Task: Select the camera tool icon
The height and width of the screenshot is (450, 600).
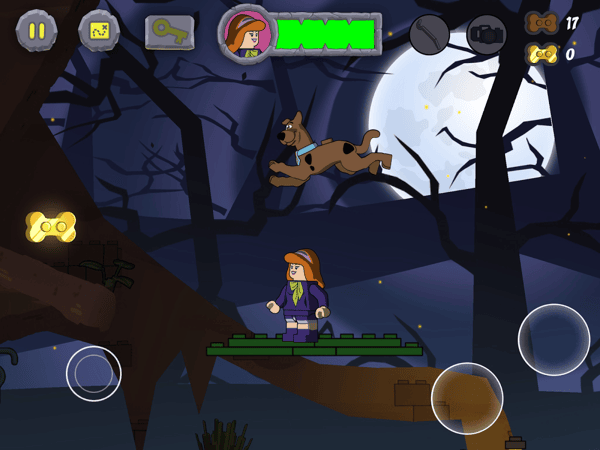Action: (487, 35)
